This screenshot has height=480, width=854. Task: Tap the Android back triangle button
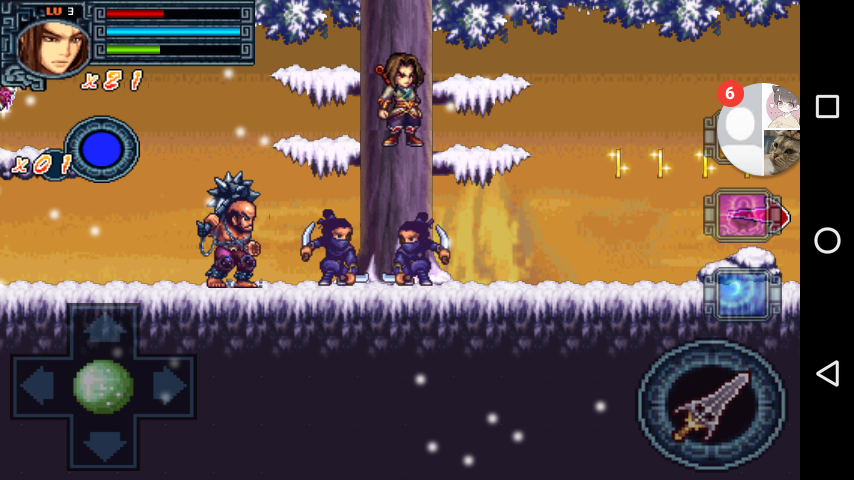(827, 374)
